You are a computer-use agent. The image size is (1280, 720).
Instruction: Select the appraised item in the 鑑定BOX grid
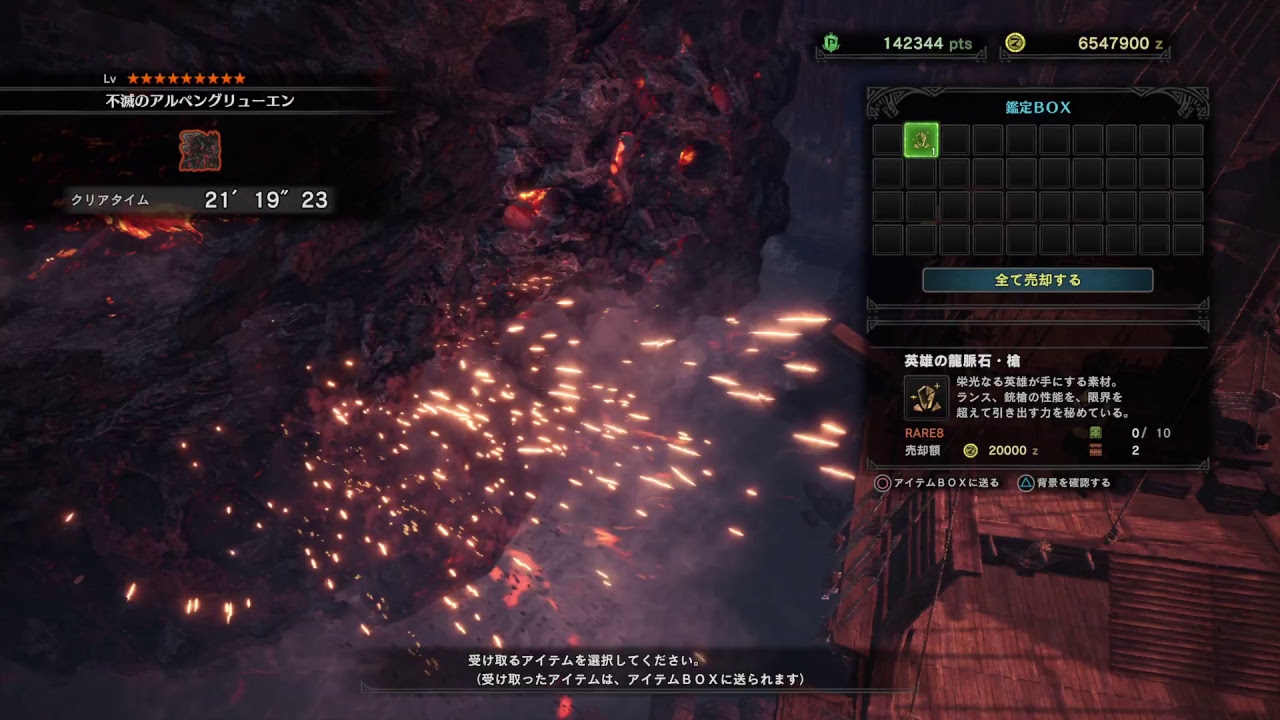(920, 141)
